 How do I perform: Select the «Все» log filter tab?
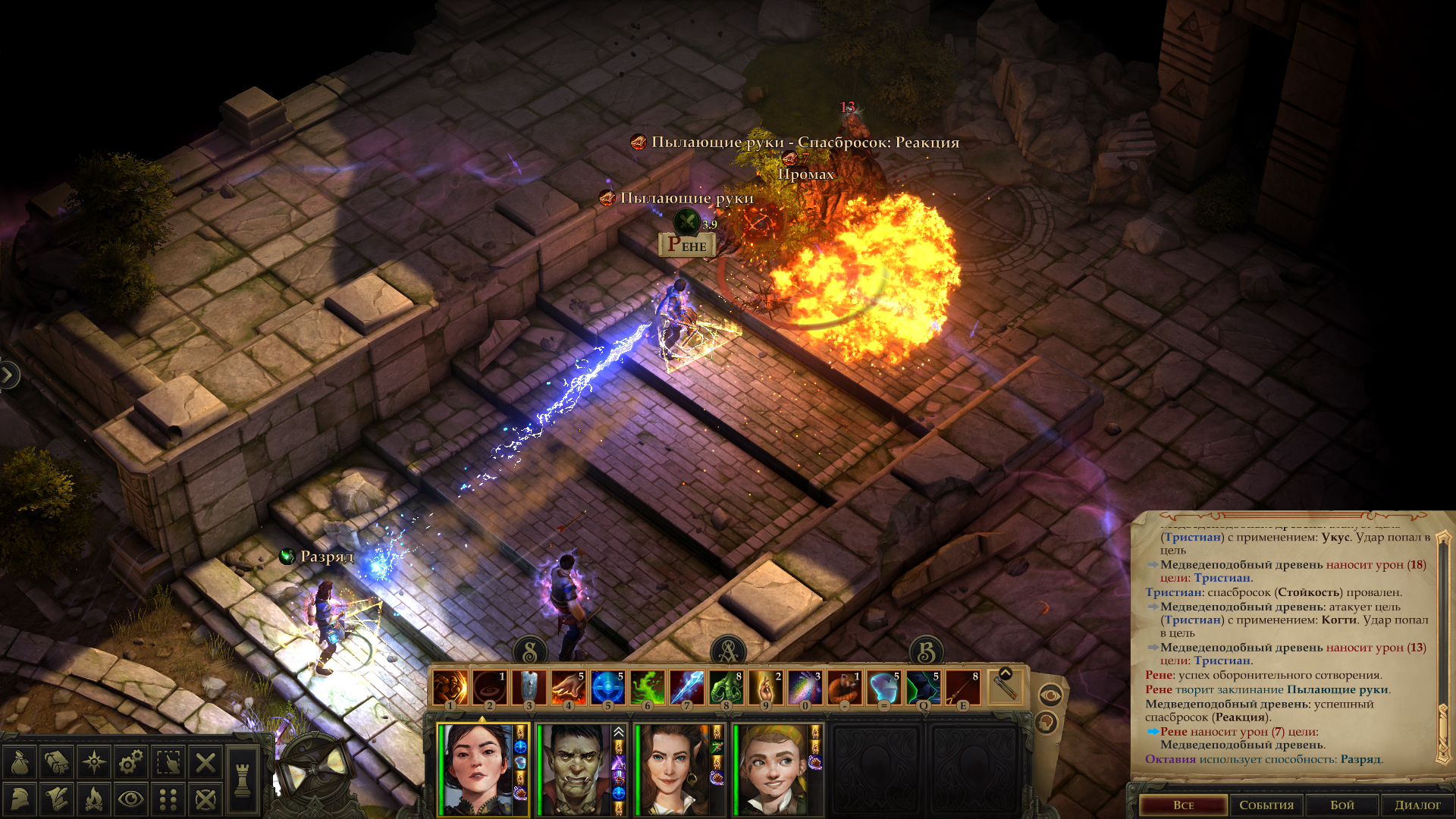point(1183,805)
